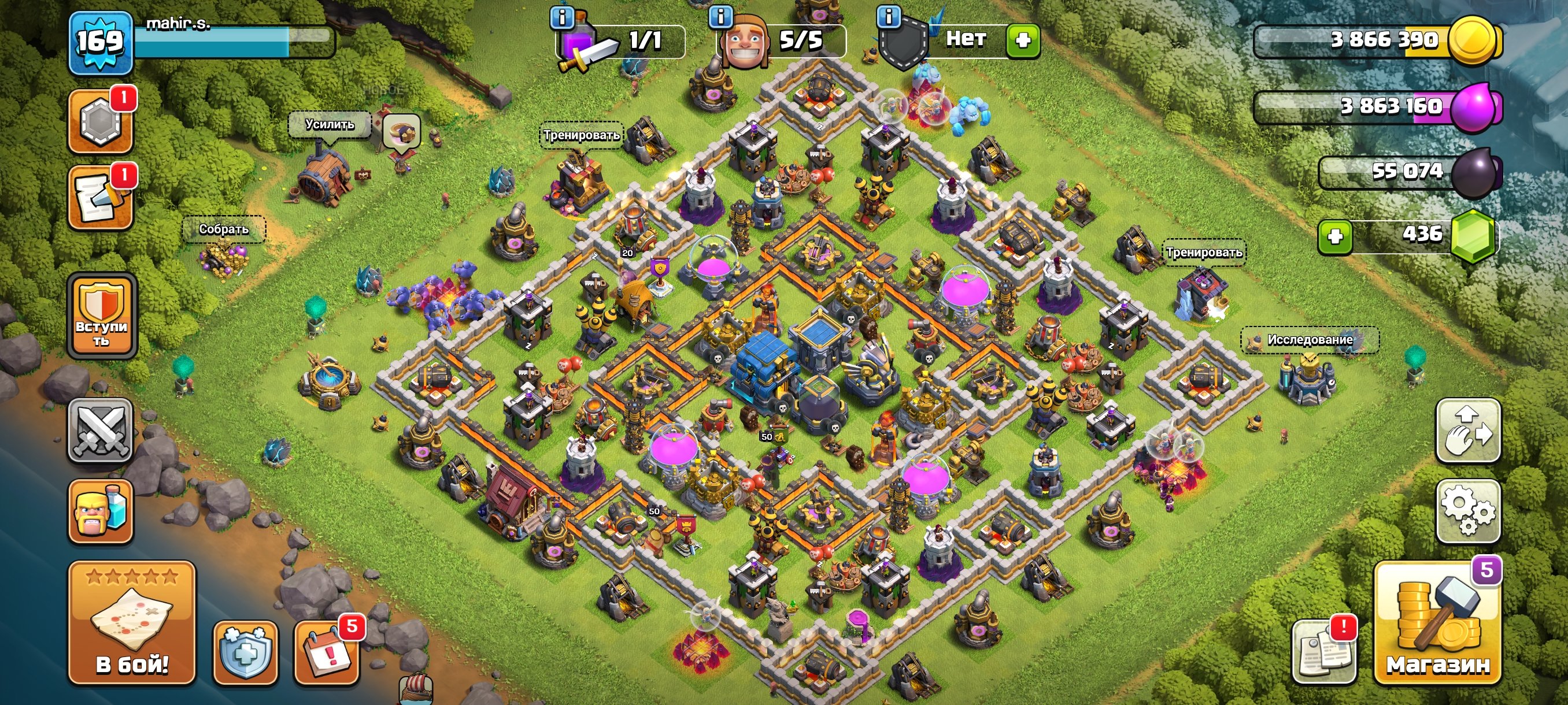Tap Тренировать above the barracks
Screen dimensions: 1568x705
pos(582,135)
